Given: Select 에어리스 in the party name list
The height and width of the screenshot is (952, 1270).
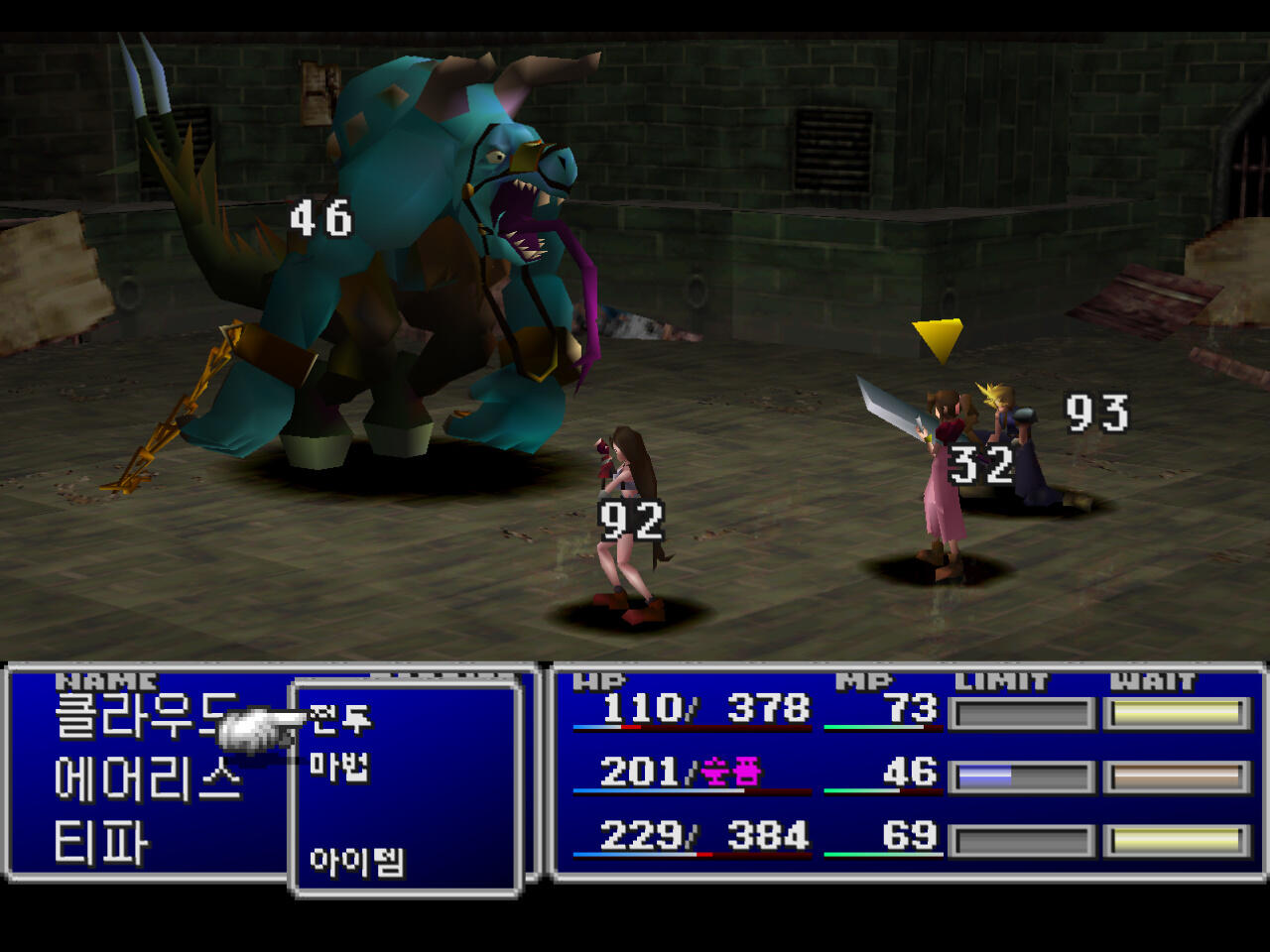Looking at the screenshot, I should 148,779.
